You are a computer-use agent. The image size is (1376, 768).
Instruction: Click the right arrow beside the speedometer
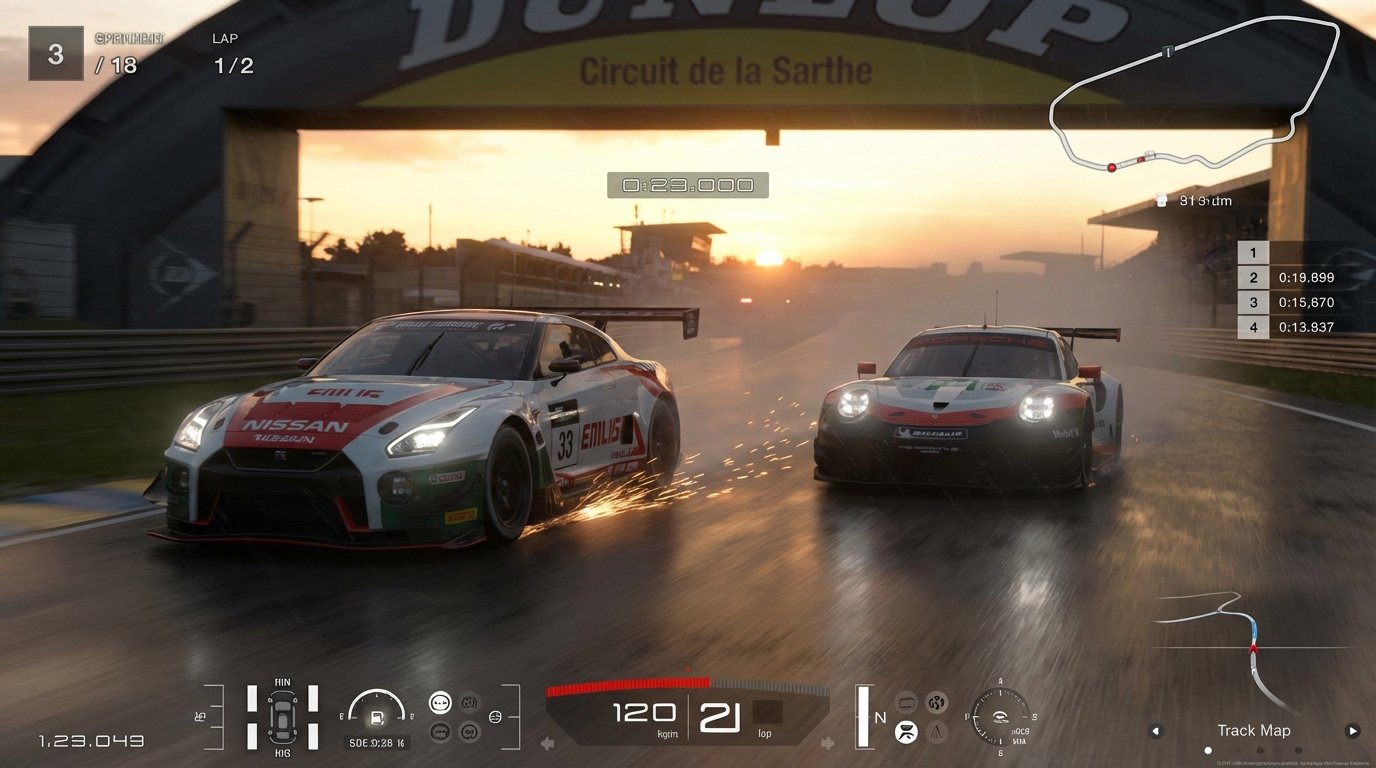click(x=828, y=740)
